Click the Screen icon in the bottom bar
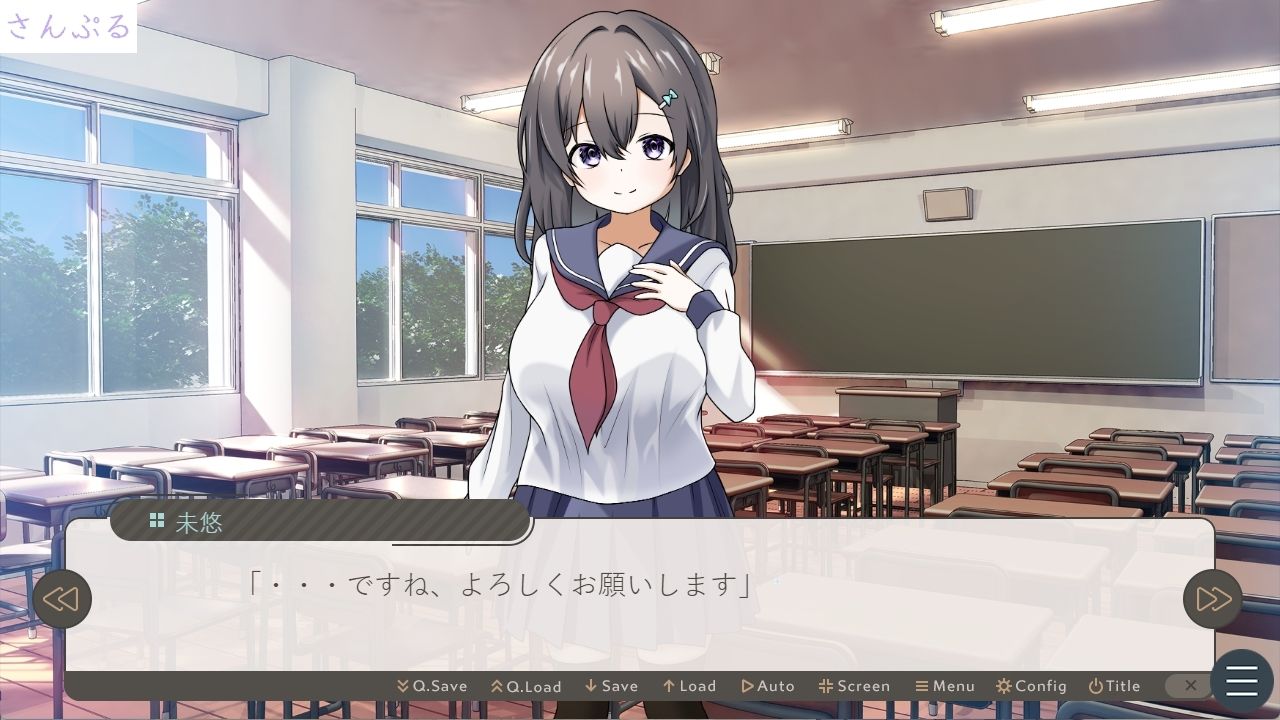This screenshot has width=1280, height=720. coord(826,686)
